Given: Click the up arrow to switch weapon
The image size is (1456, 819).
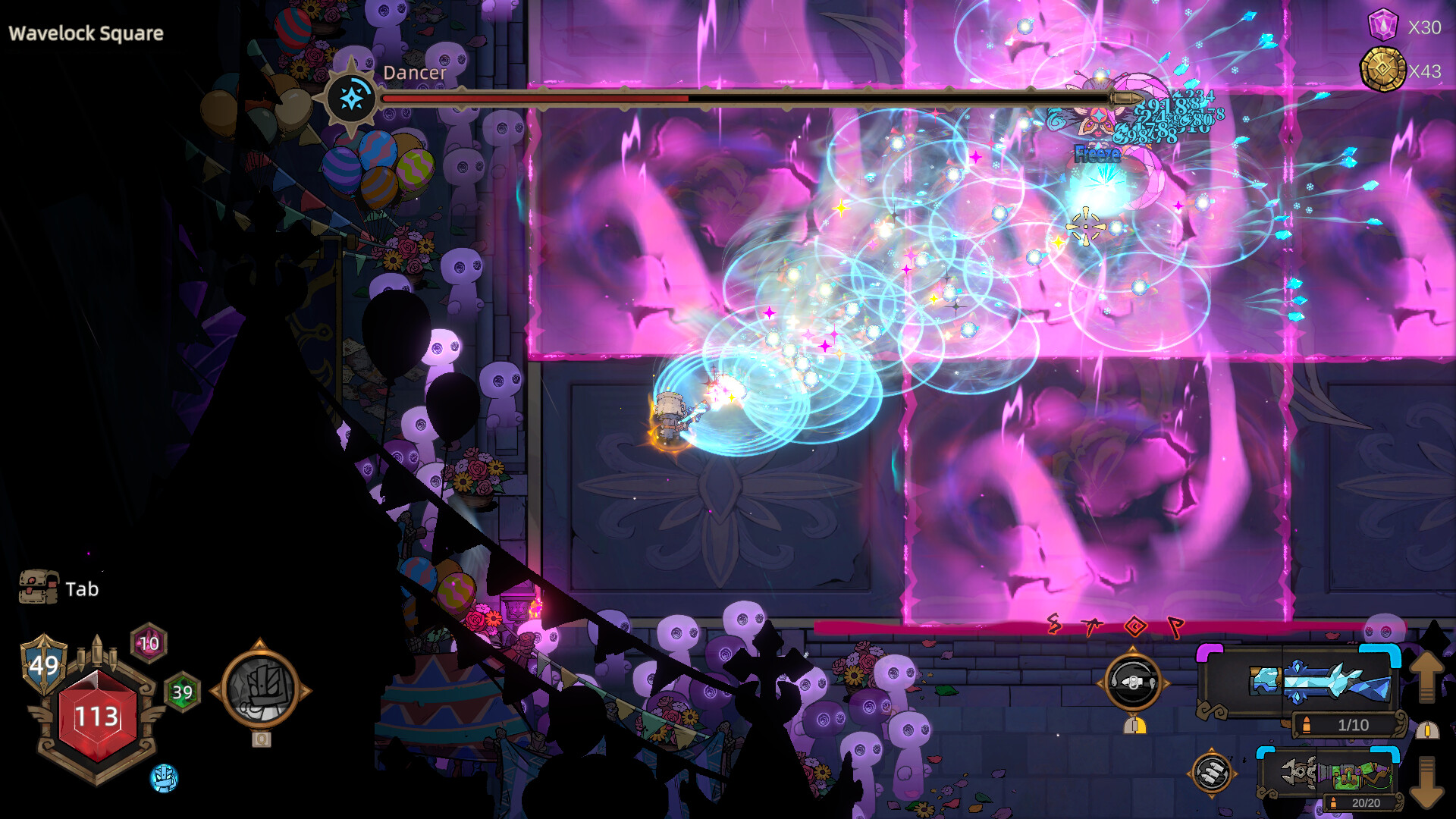Looking at the screenshot, I should point(1426,675).
